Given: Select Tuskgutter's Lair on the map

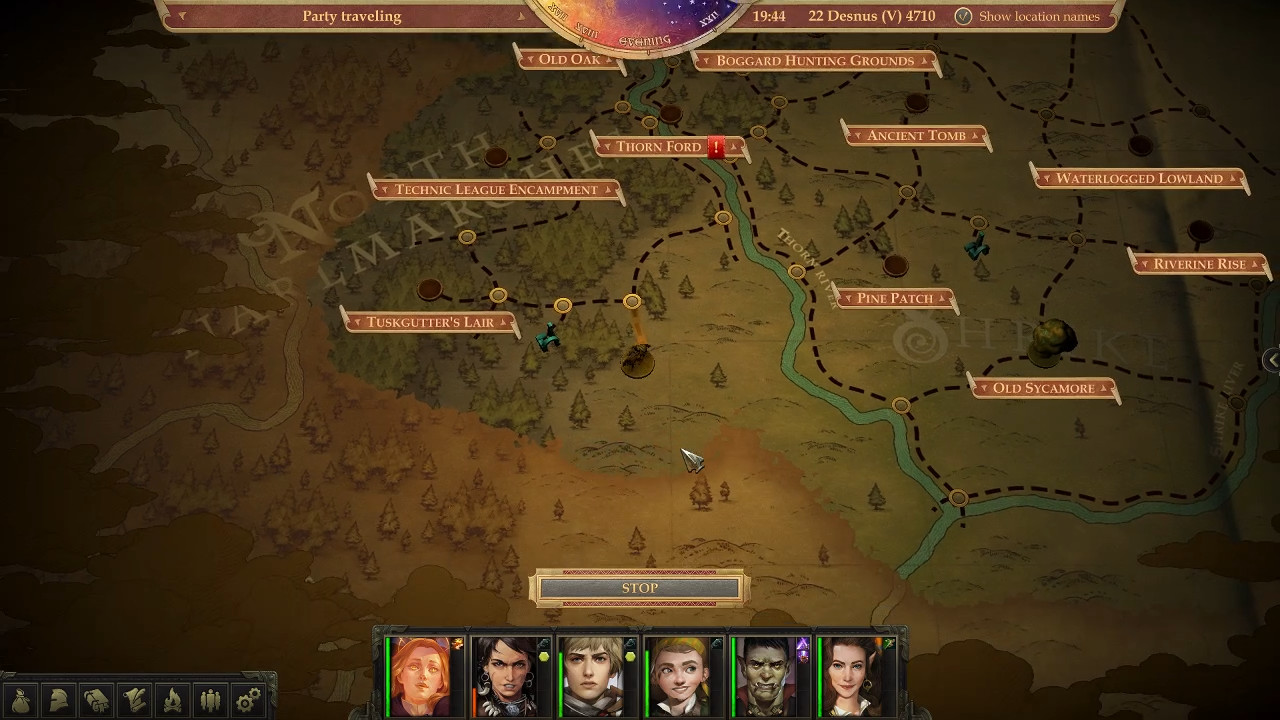Looking at the screenshot, I should pos(430,322).
